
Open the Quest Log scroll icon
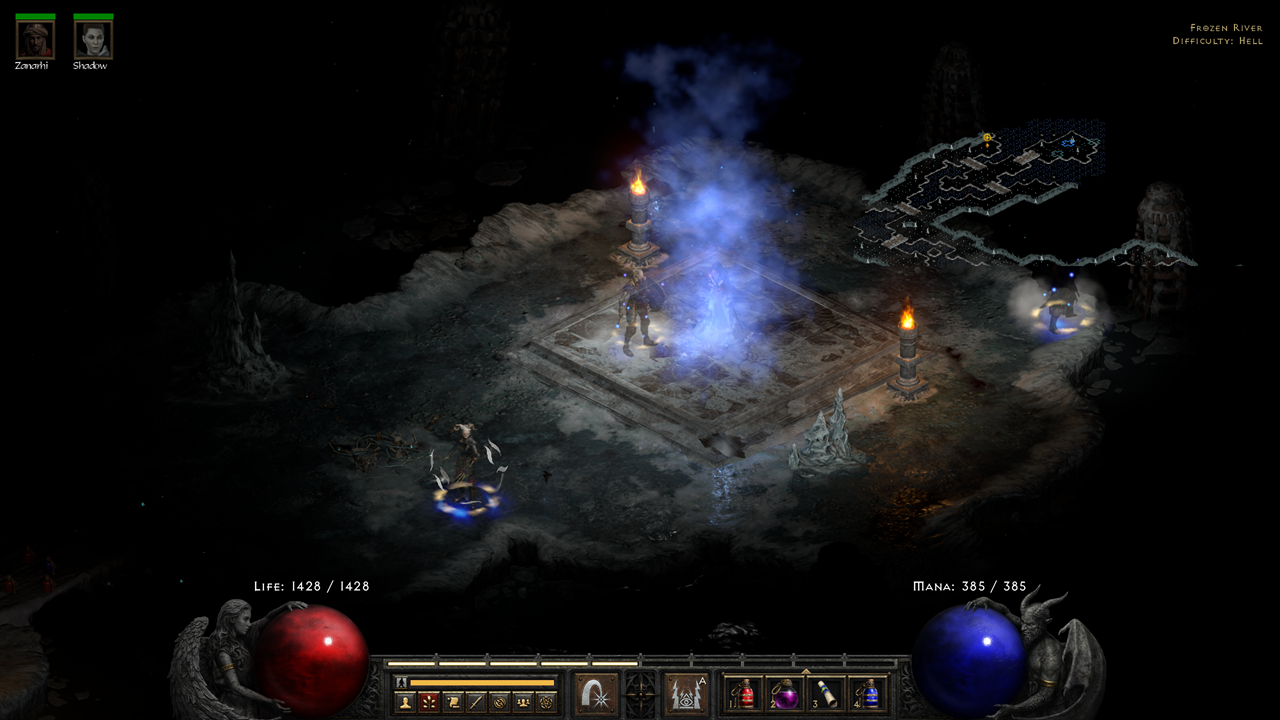(453, 701)
